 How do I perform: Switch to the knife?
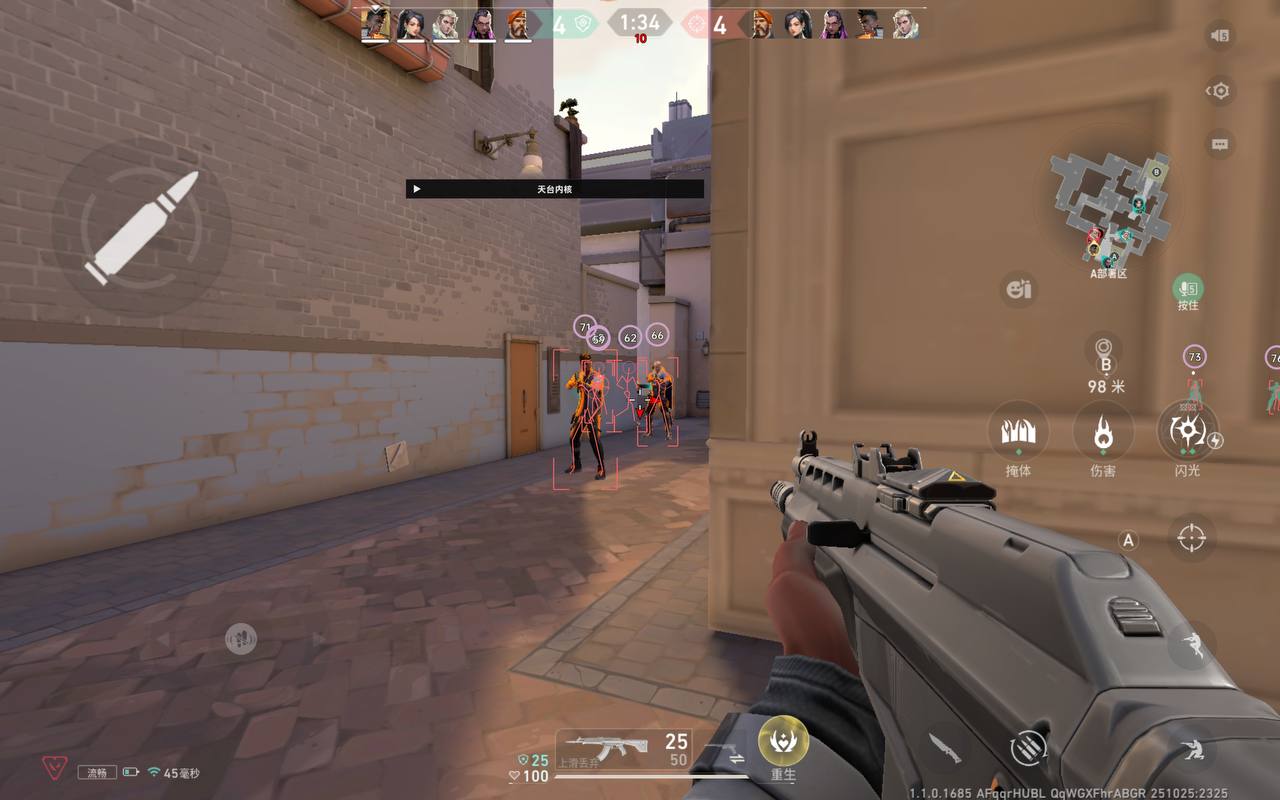944,746
